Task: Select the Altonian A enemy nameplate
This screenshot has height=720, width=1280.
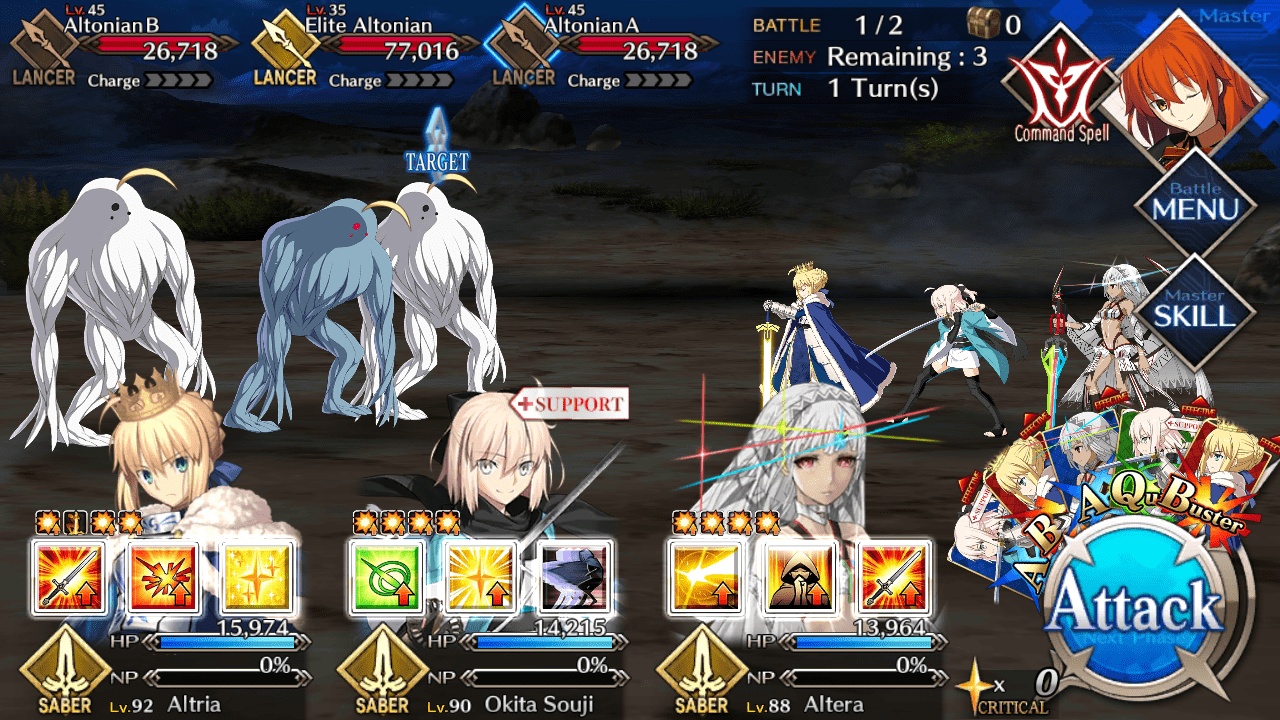Action: coord(603,45)
